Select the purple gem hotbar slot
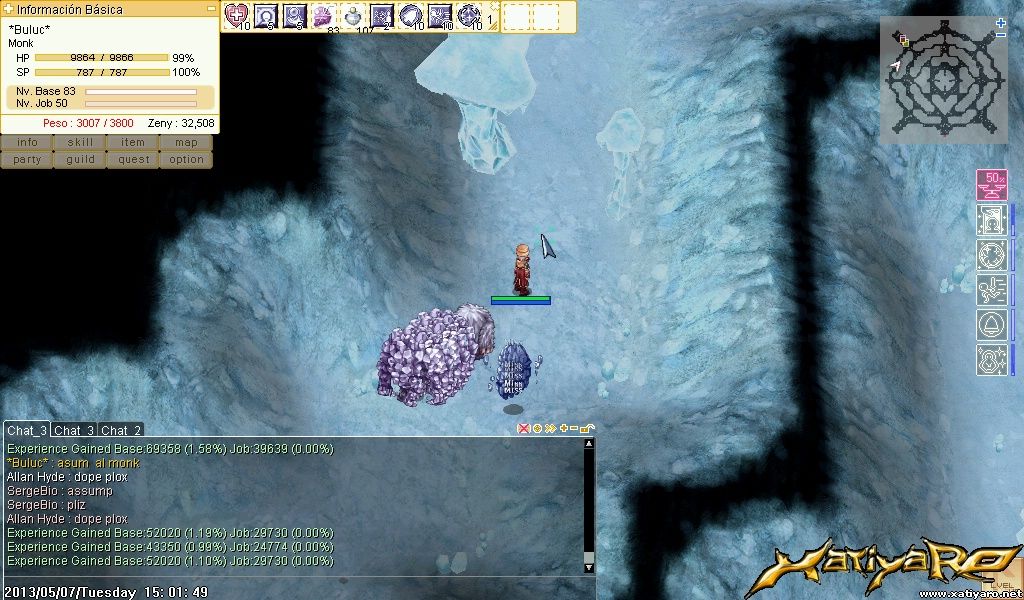Viewport: 1024px width, 600px height. click(x=323, y=16)
